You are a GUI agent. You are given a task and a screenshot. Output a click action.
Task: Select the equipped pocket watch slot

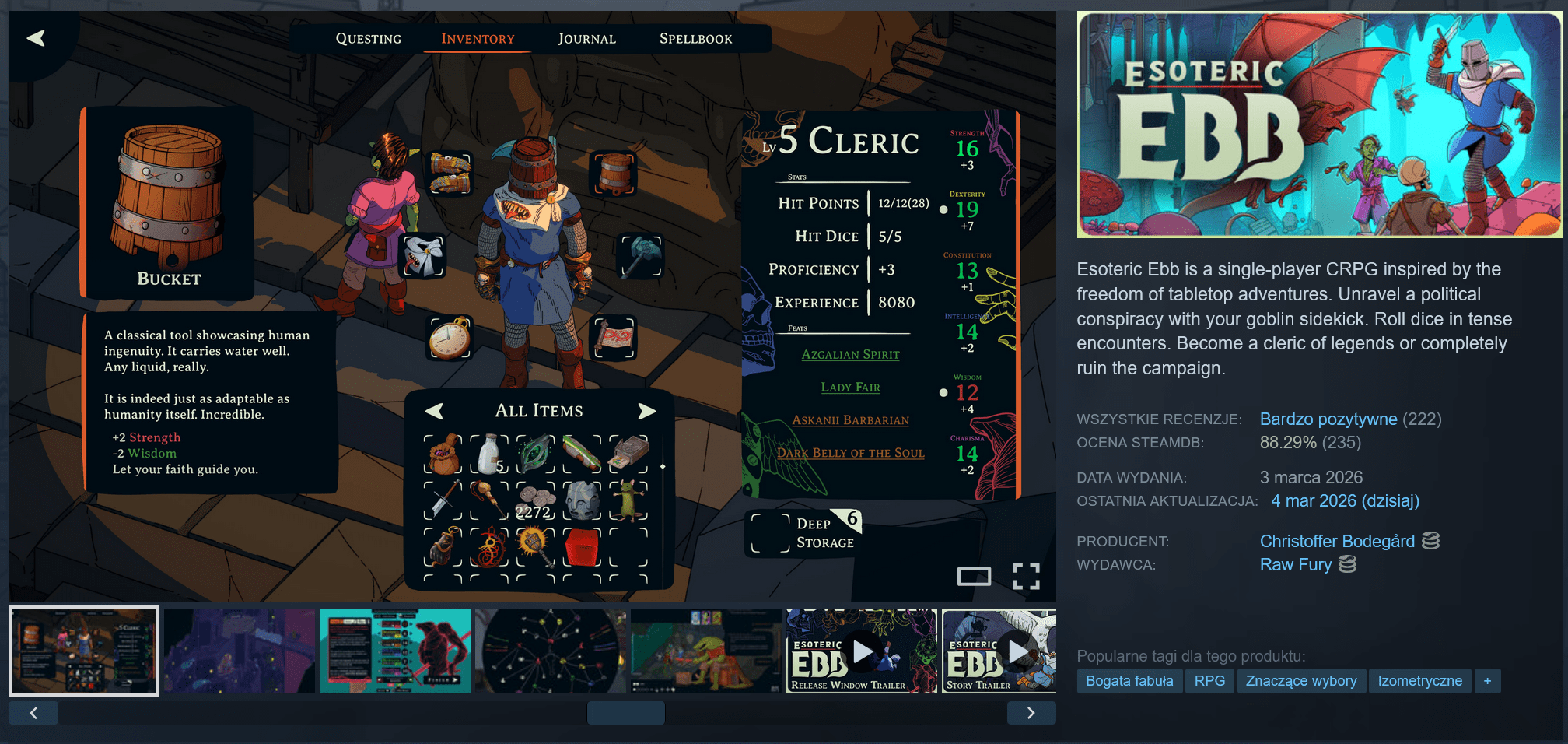click(x=450, y=339)
